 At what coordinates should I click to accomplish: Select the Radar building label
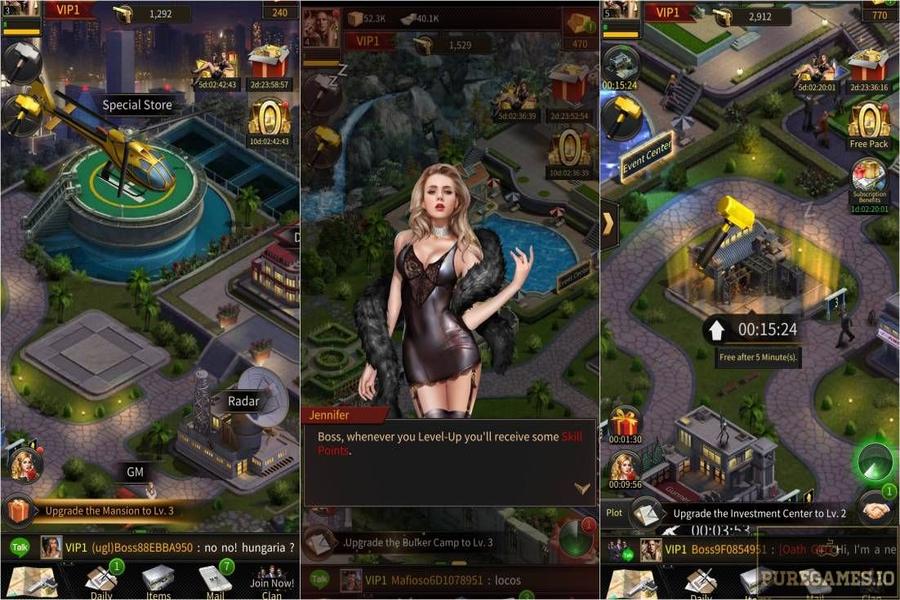coord(242,401)
